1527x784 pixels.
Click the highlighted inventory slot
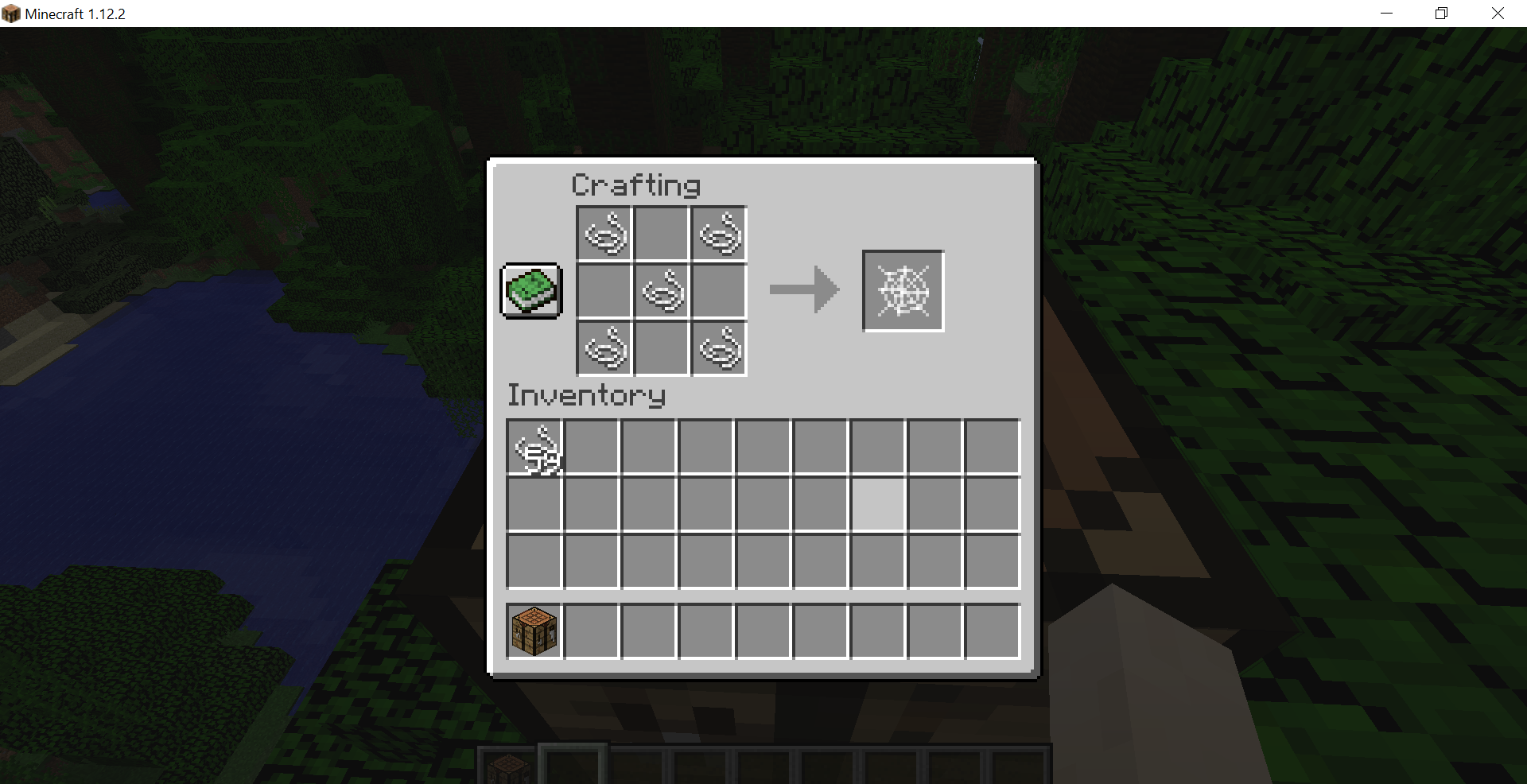[x=877, y=504]
